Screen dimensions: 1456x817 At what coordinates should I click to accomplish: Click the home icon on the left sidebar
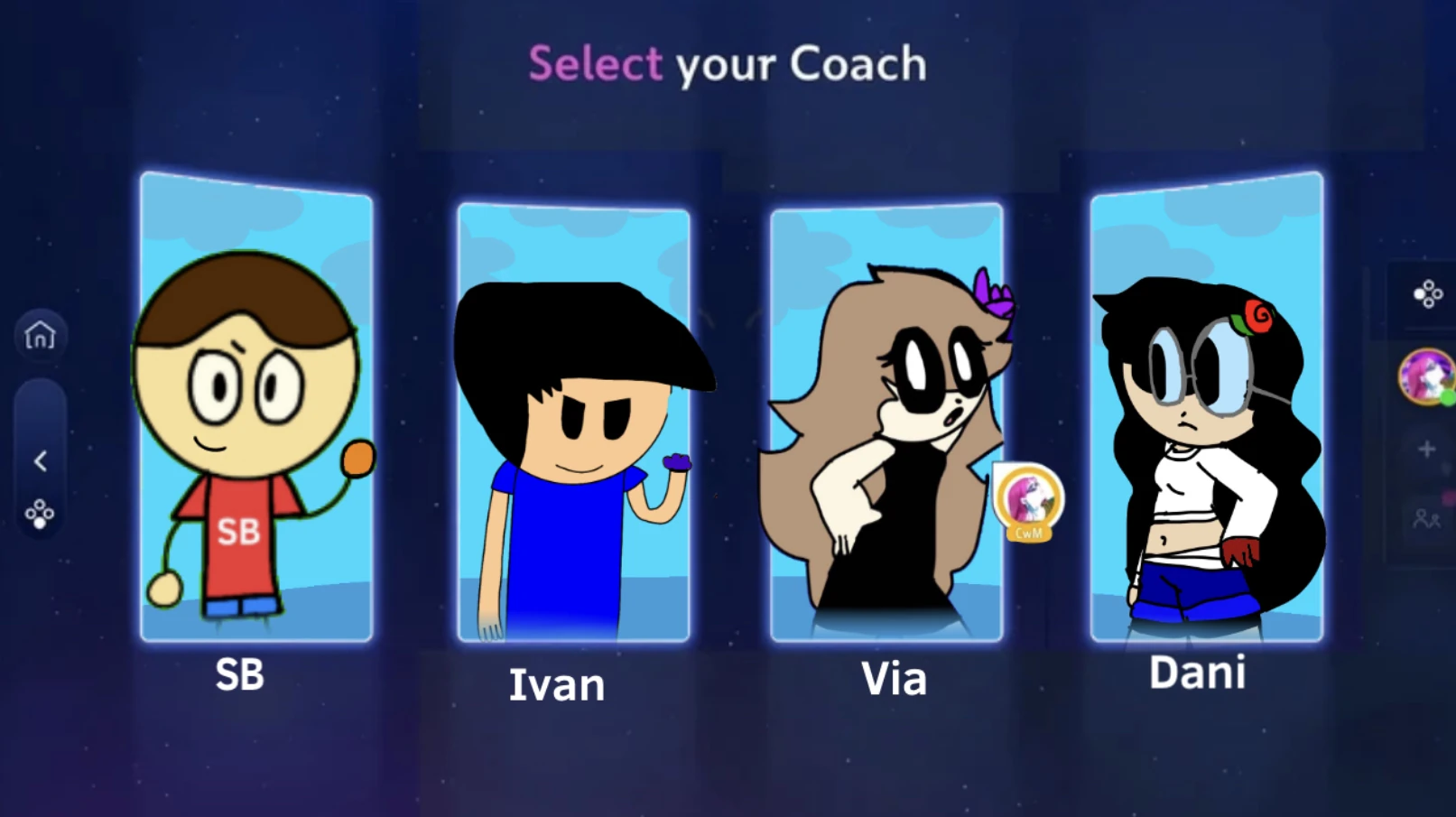40,335
